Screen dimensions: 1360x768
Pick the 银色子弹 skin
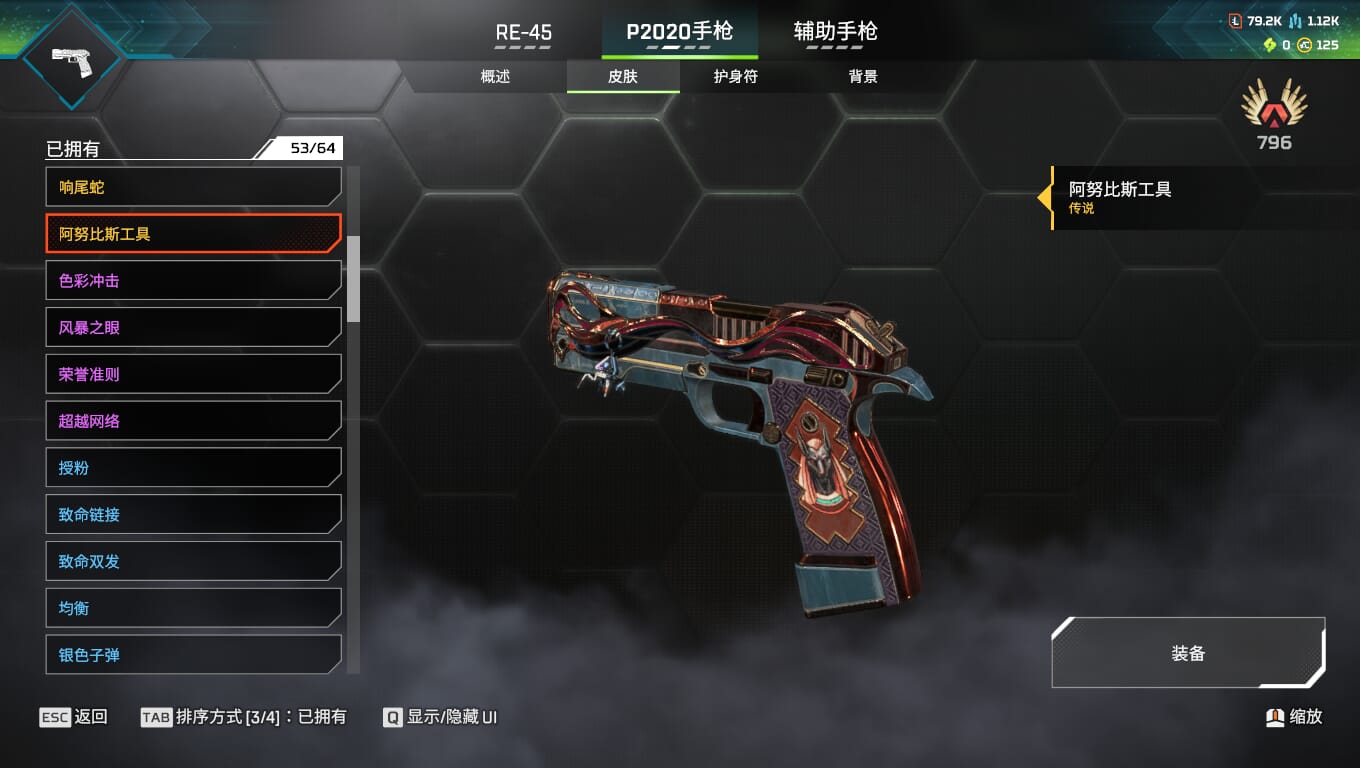[x=193, y=654]
